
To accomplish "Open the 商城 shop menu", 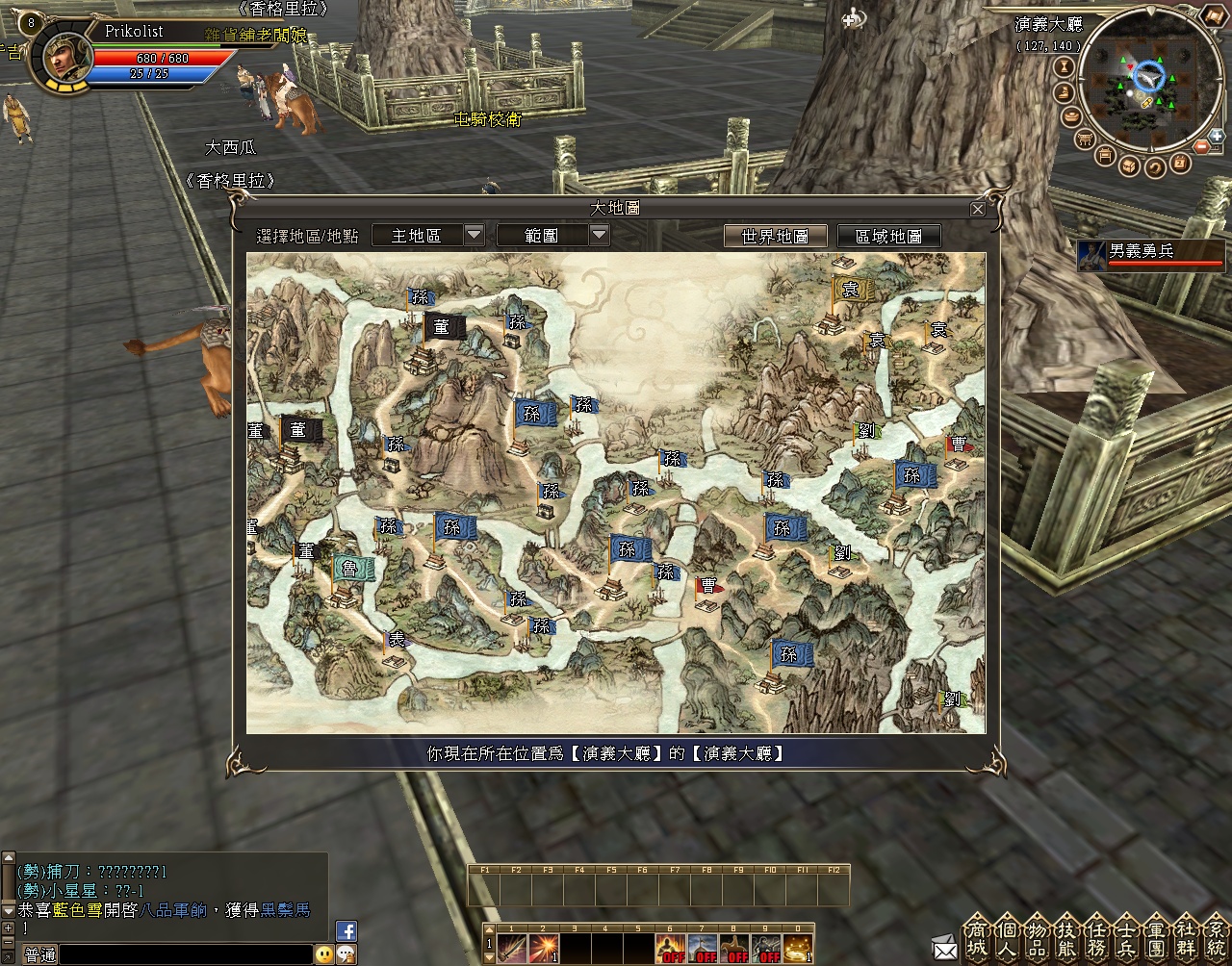I will coord(977,938).
